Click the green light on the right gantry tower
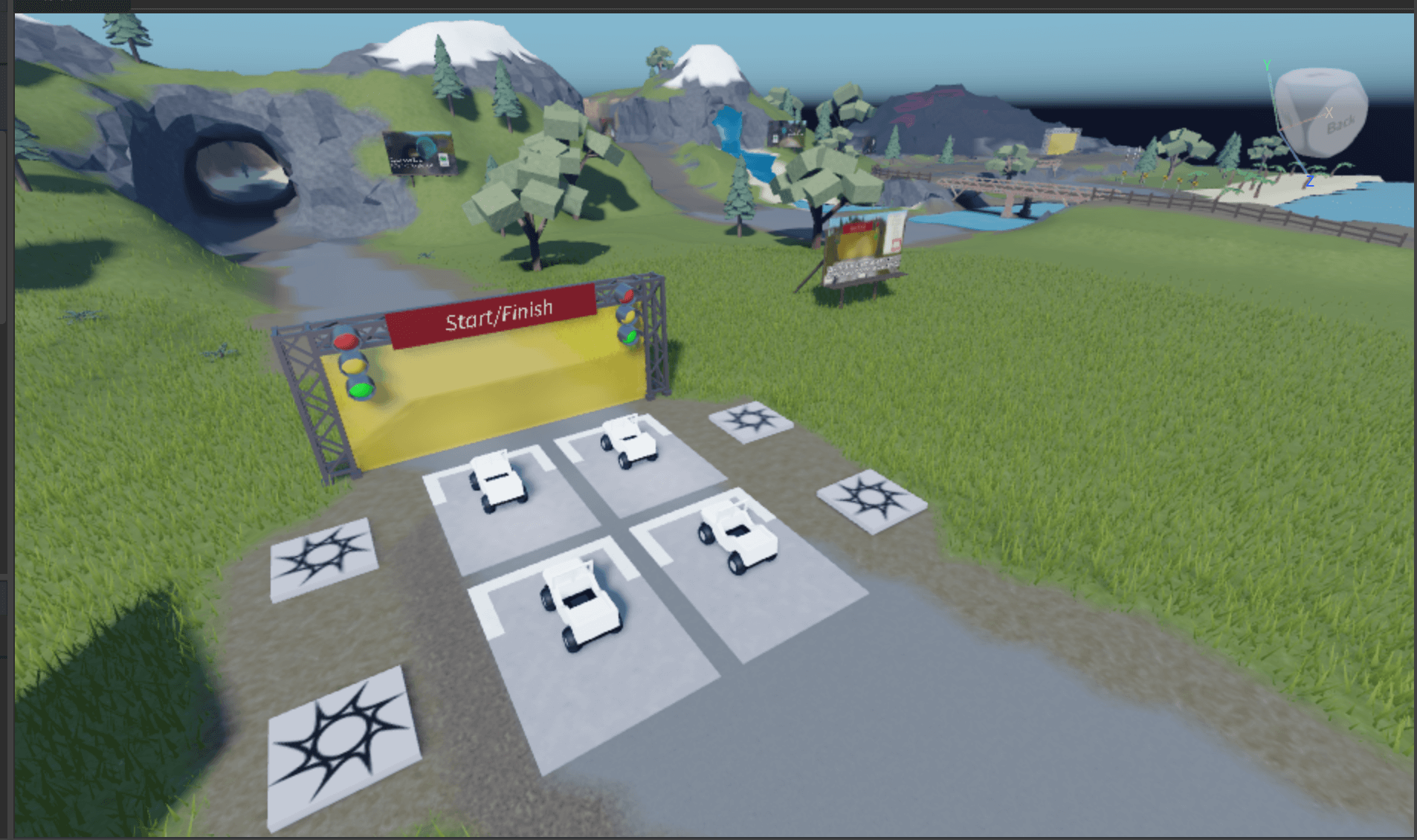The height and width of the screenshot is (840, 1417). coord(632,337)
